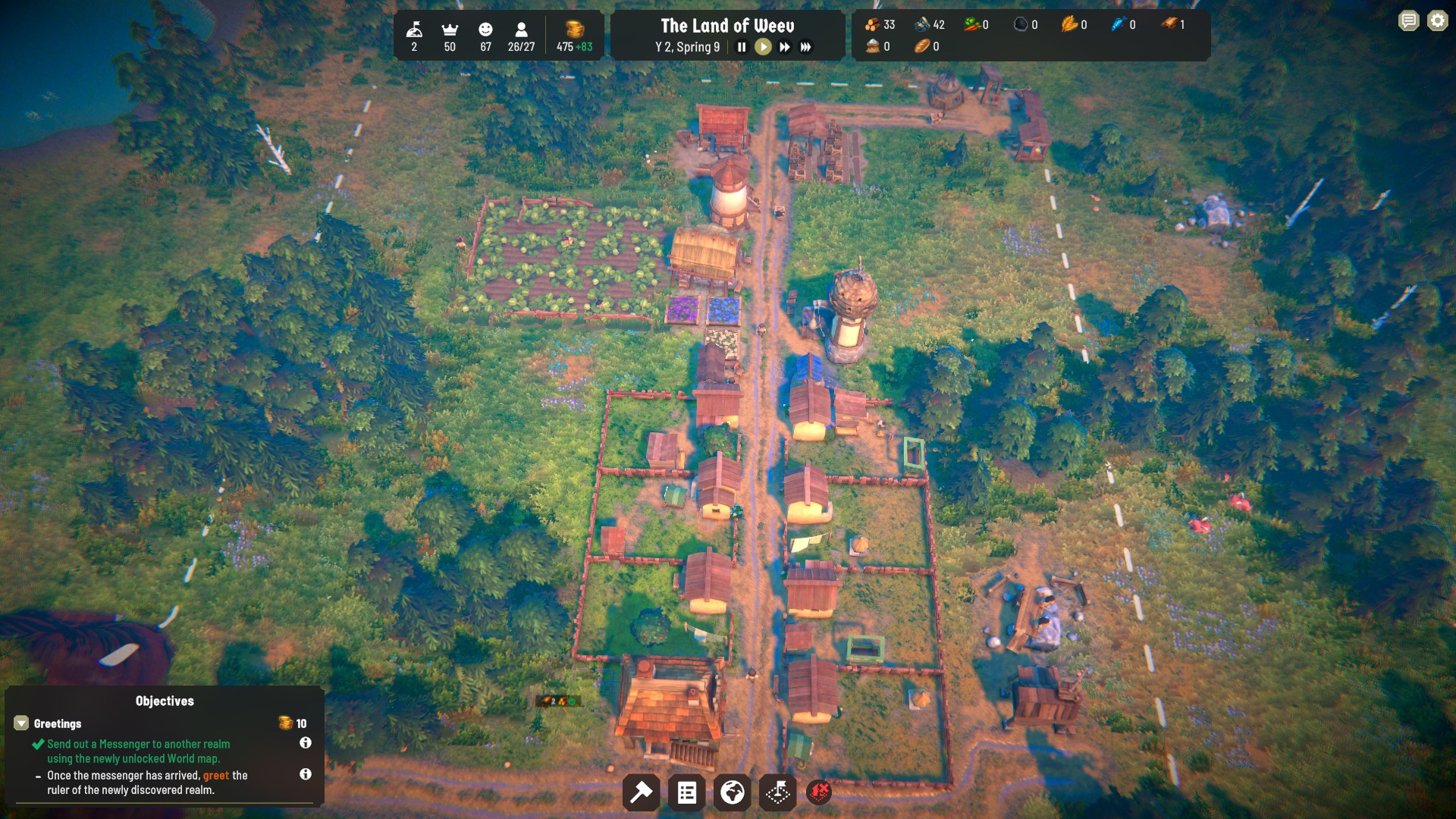
Task: Click the territory flag count icon
Action: point(414,30)
